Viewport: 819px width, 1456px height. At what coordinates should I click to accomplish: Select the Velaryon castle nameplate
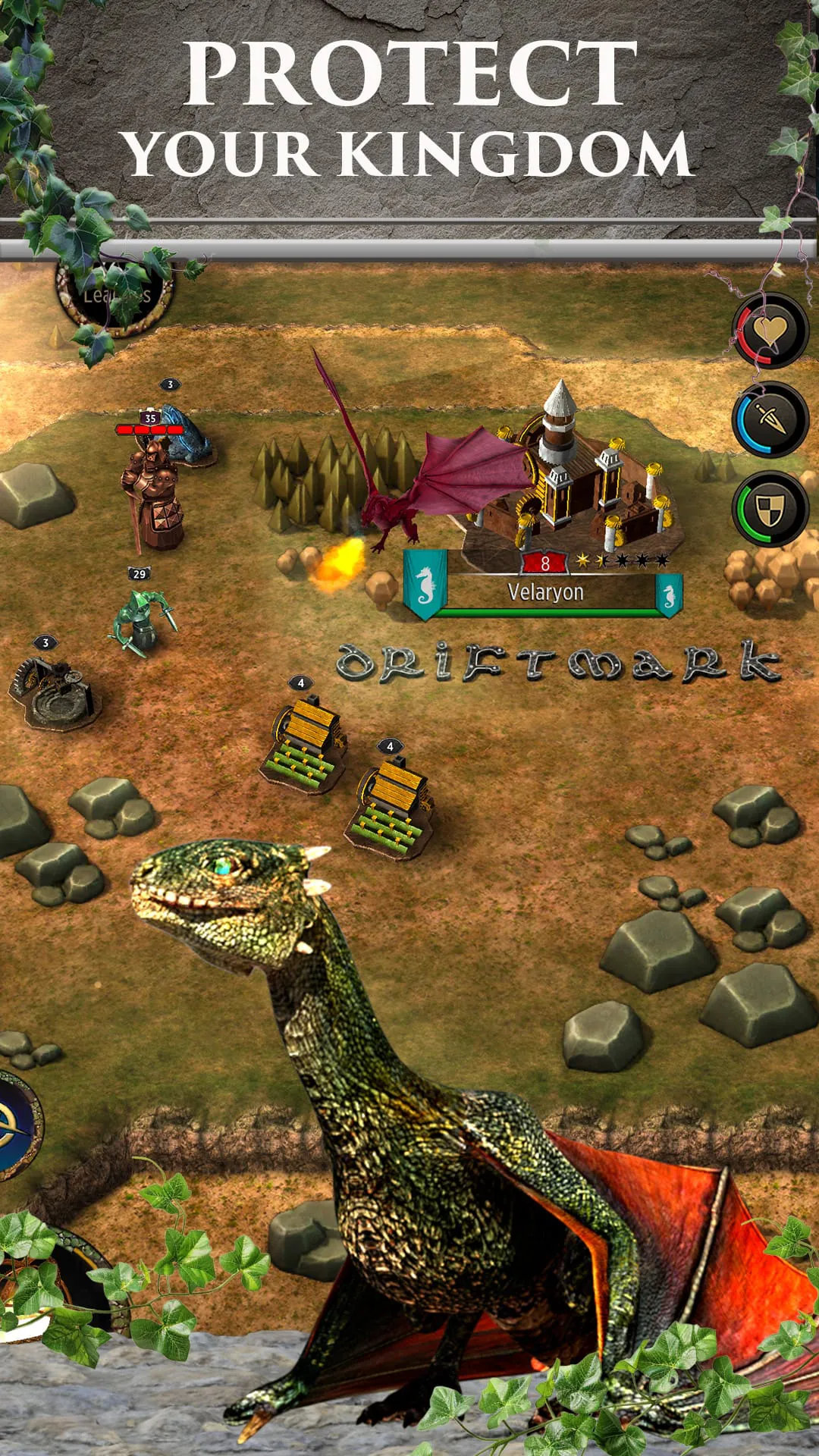[544, 592]
